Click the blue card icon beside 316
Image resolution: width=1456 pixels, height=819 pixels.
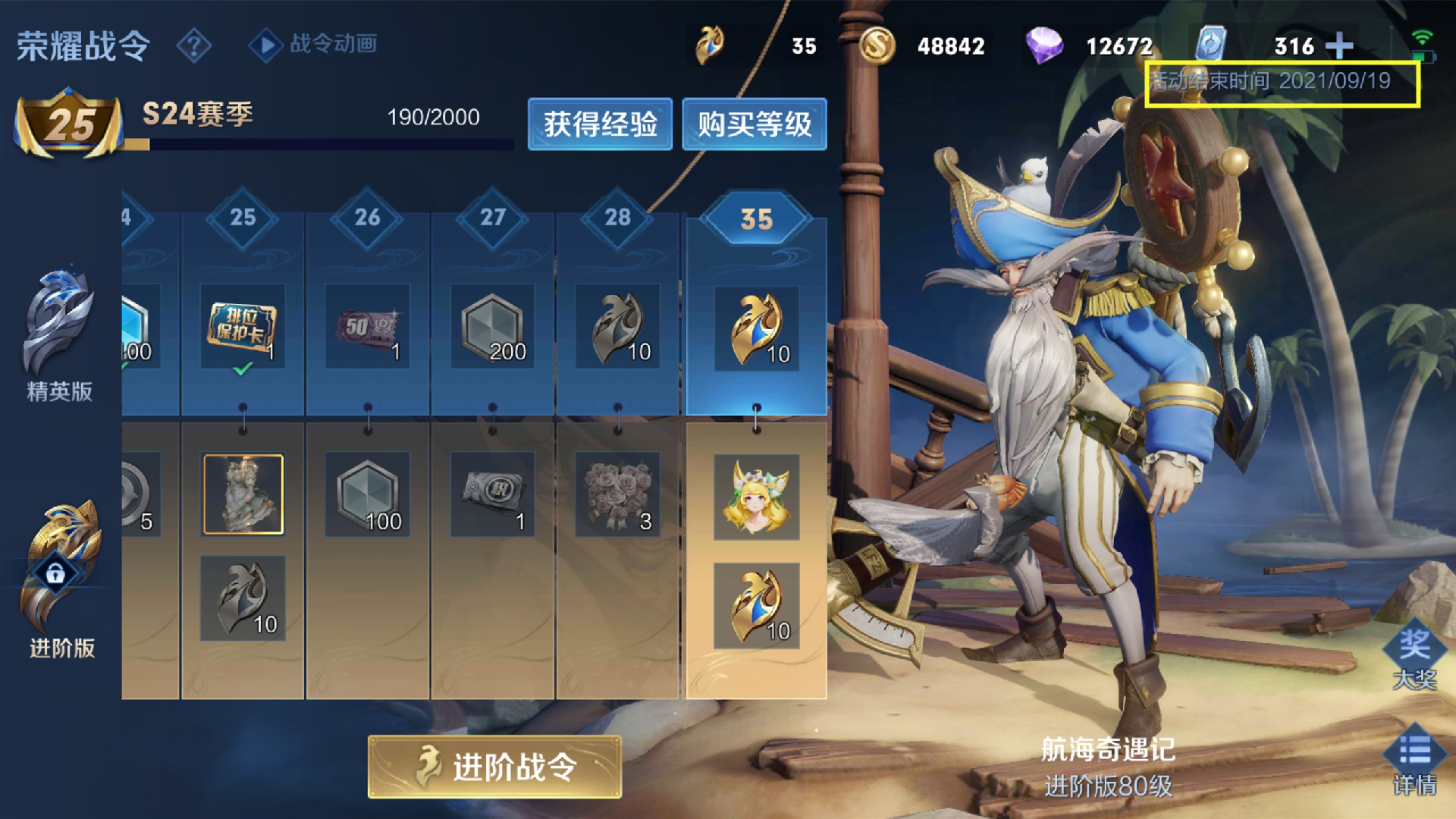coord(1211,45)
